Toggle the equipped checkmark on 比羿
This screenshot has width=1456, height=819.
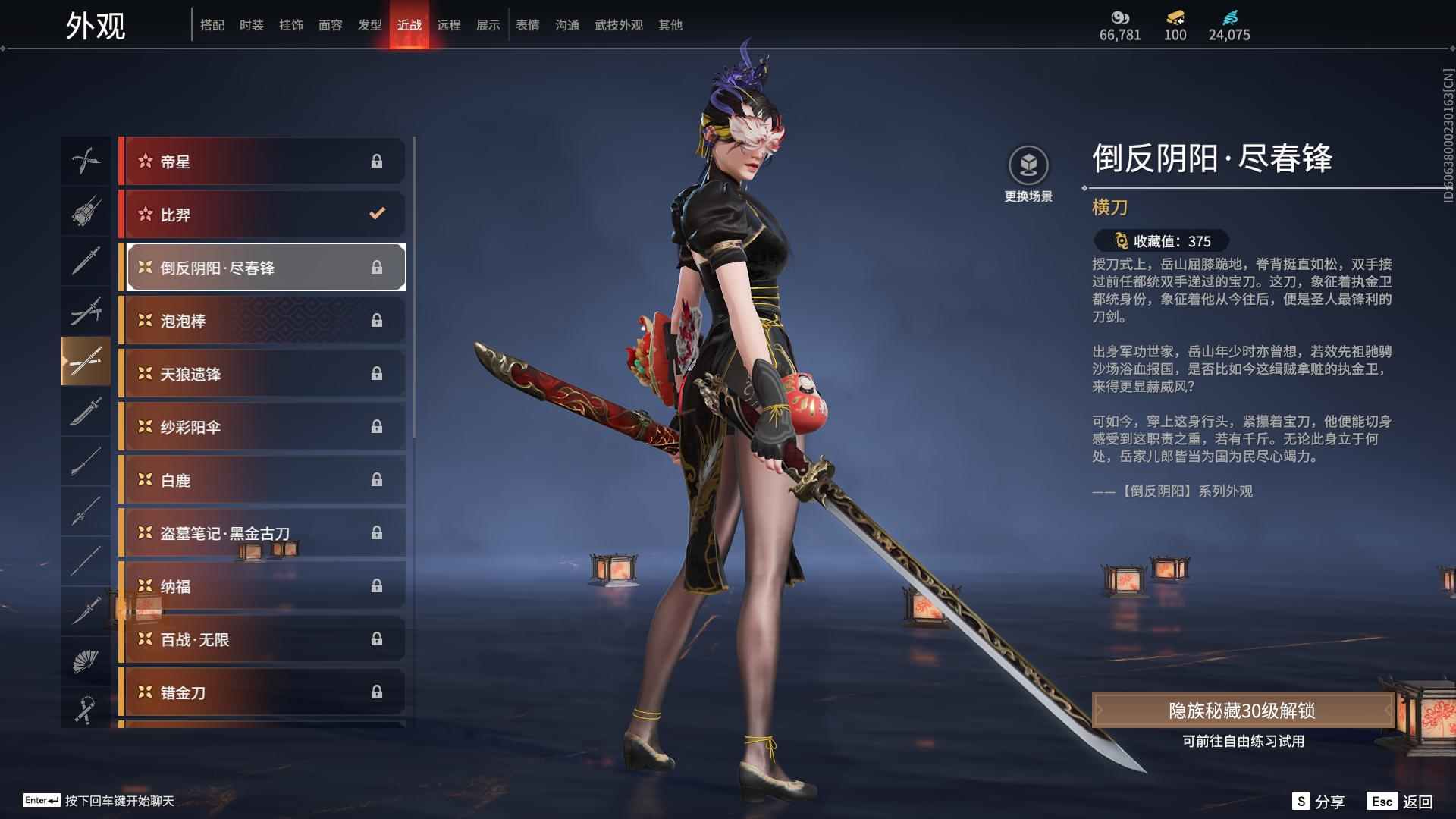click(377, 214)
